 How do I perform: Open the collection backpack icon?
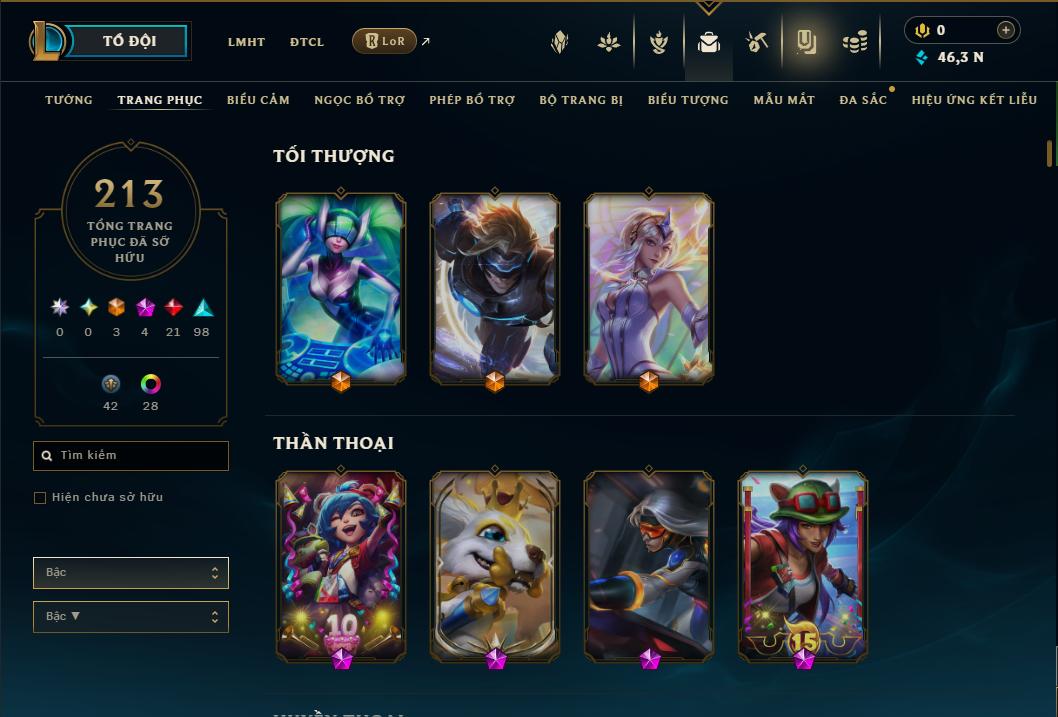click(x=709, y=42)
